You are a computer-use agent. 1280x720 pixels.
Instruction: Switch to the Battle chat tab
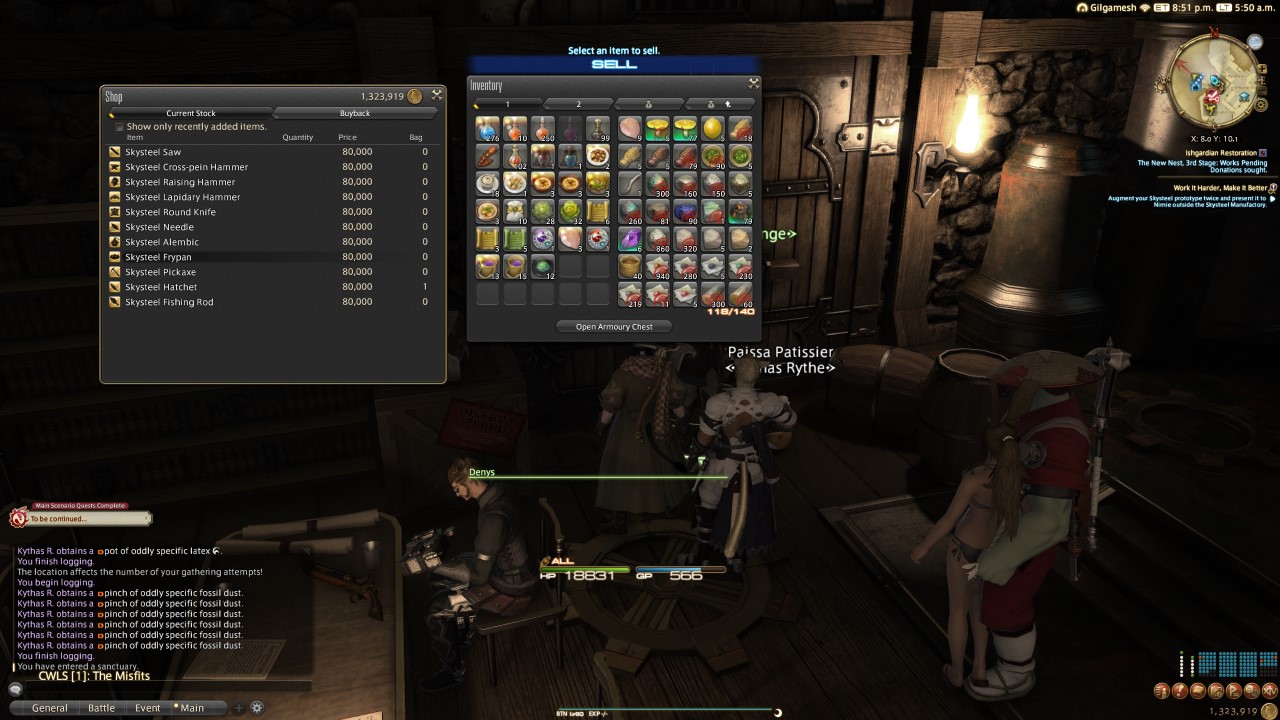[101, 707]
